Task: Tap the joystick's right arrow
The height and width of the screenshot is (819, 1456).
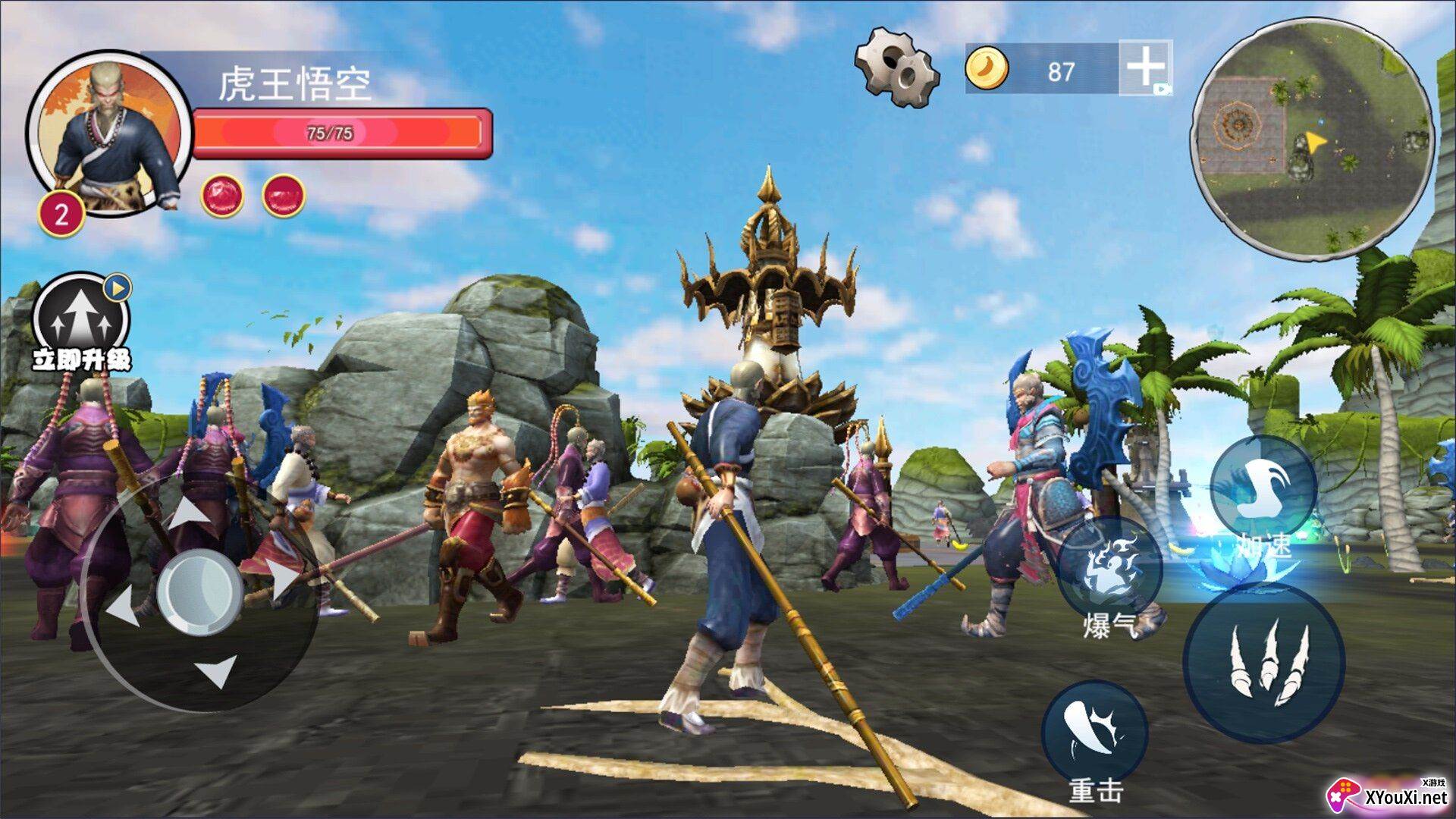Action: coord(284,579)
